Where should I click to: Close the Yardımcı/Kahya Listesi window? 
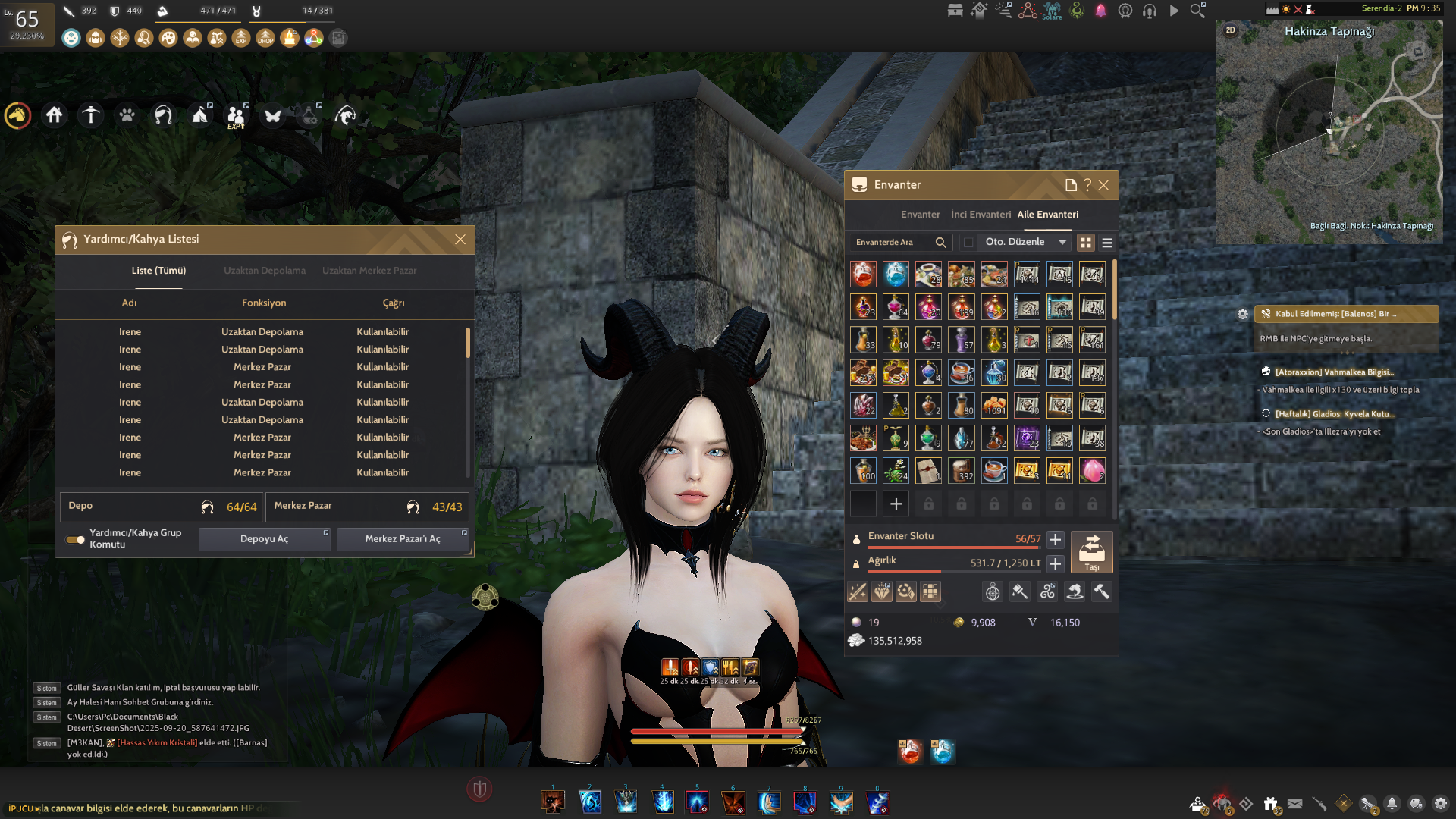point(460,240)
